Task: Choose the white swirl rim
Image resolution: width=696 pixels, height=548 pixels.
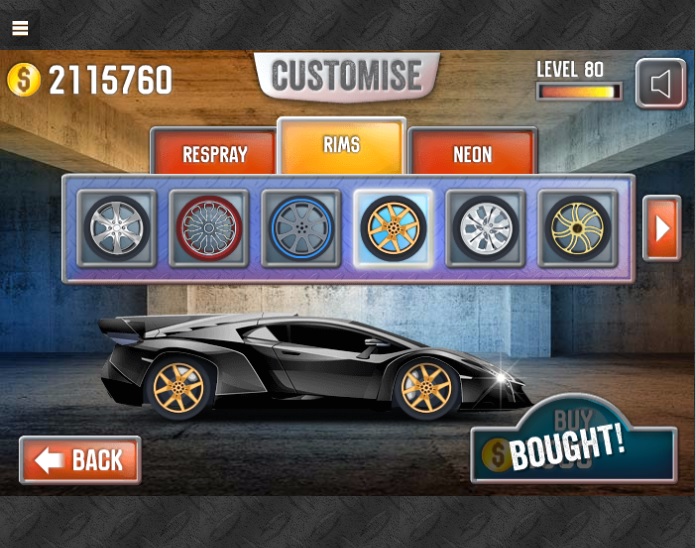Action: pyautogui.click(x=485, y=228)
